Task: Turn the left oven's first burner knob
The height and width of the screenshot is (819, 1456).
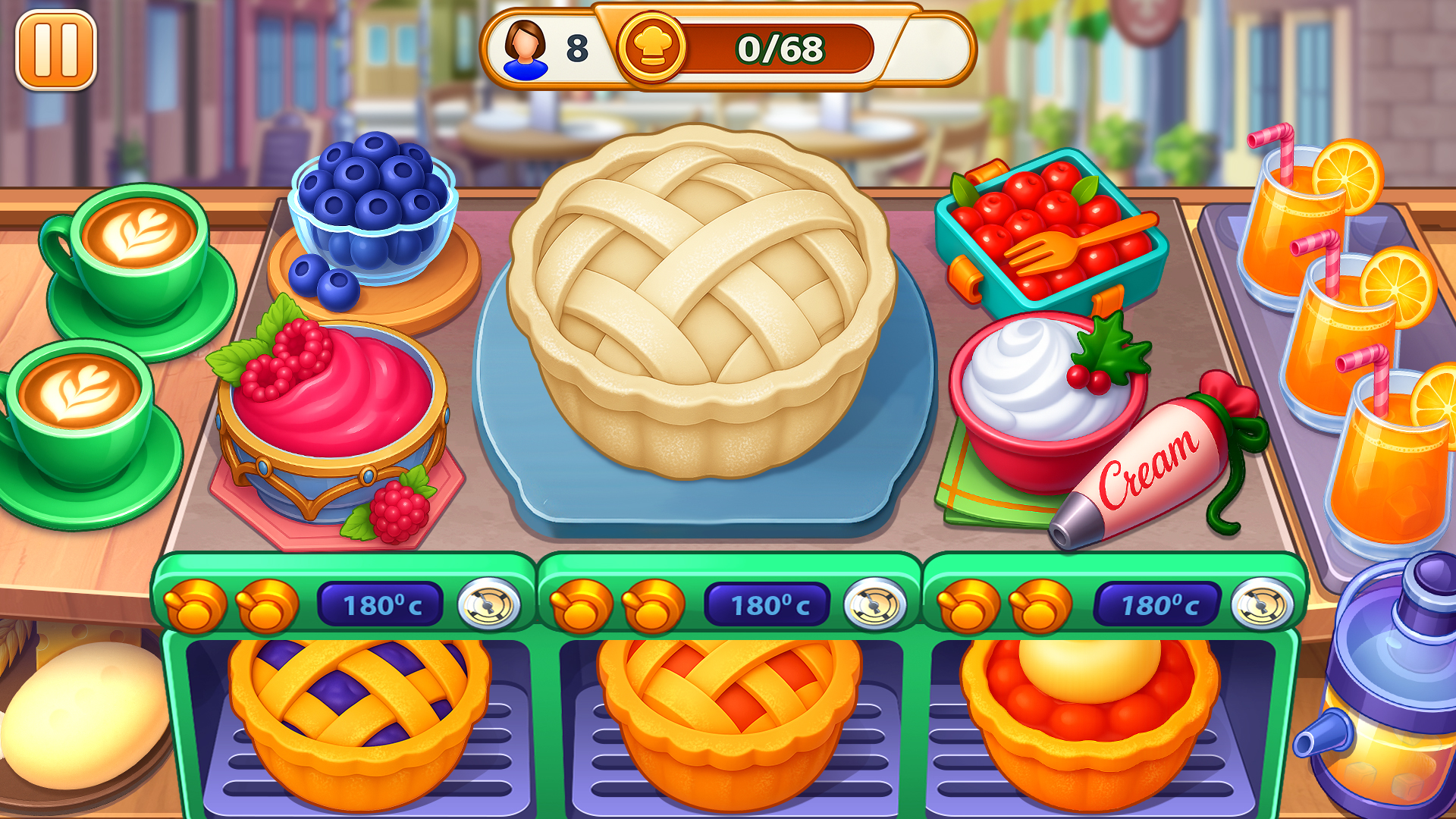Action: [196, 605]
